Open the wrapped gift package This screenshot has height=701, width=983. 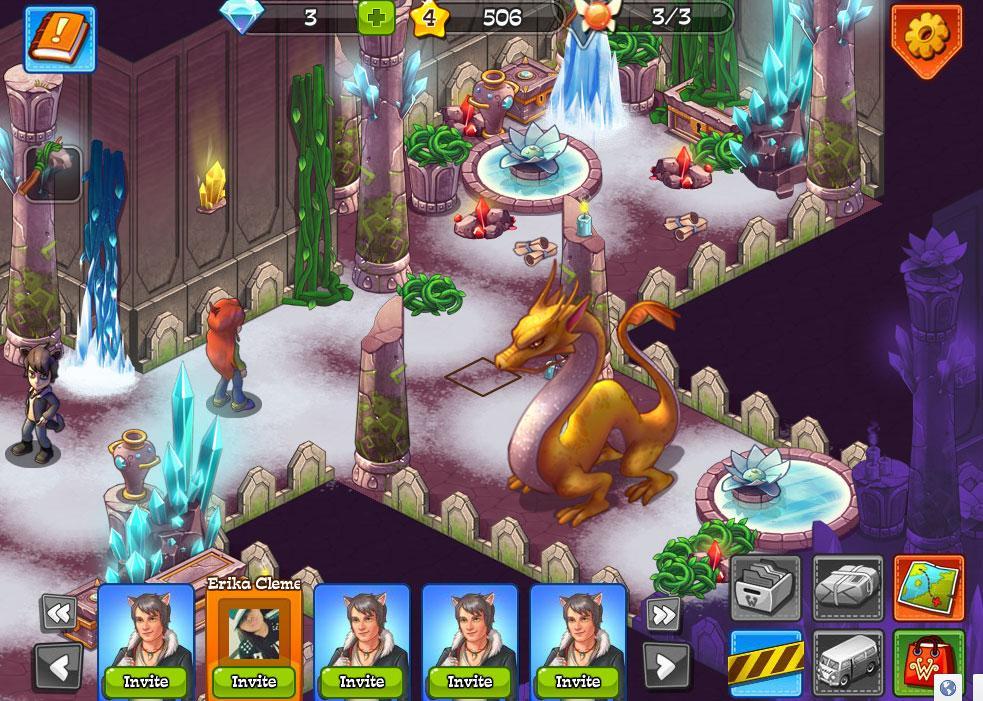(x=848, y=590)
